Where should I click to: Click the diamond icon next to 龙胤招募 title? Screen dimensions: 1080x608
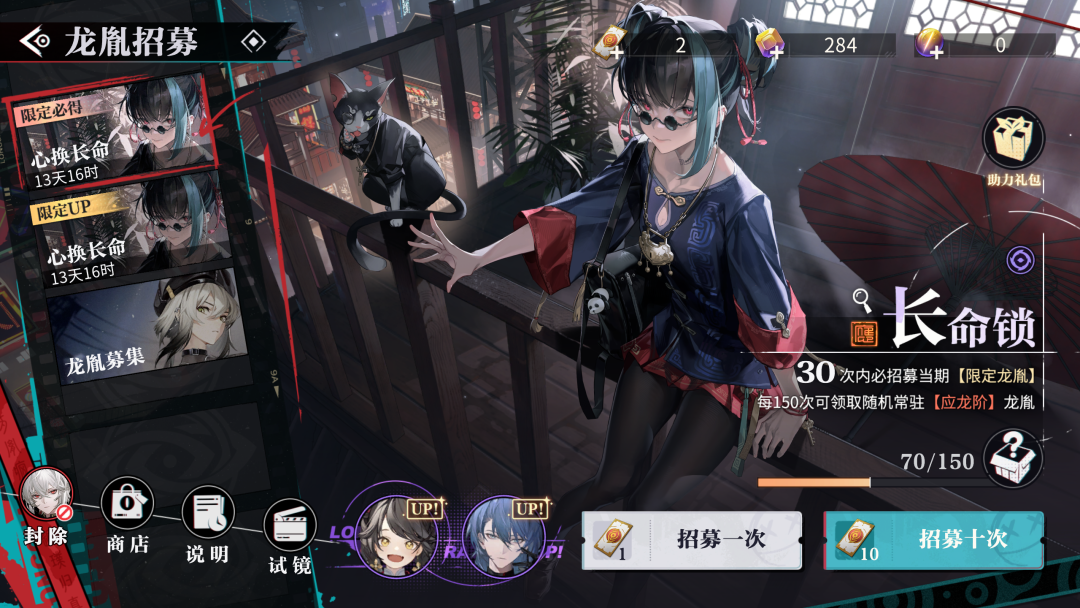tap(254, 42)
